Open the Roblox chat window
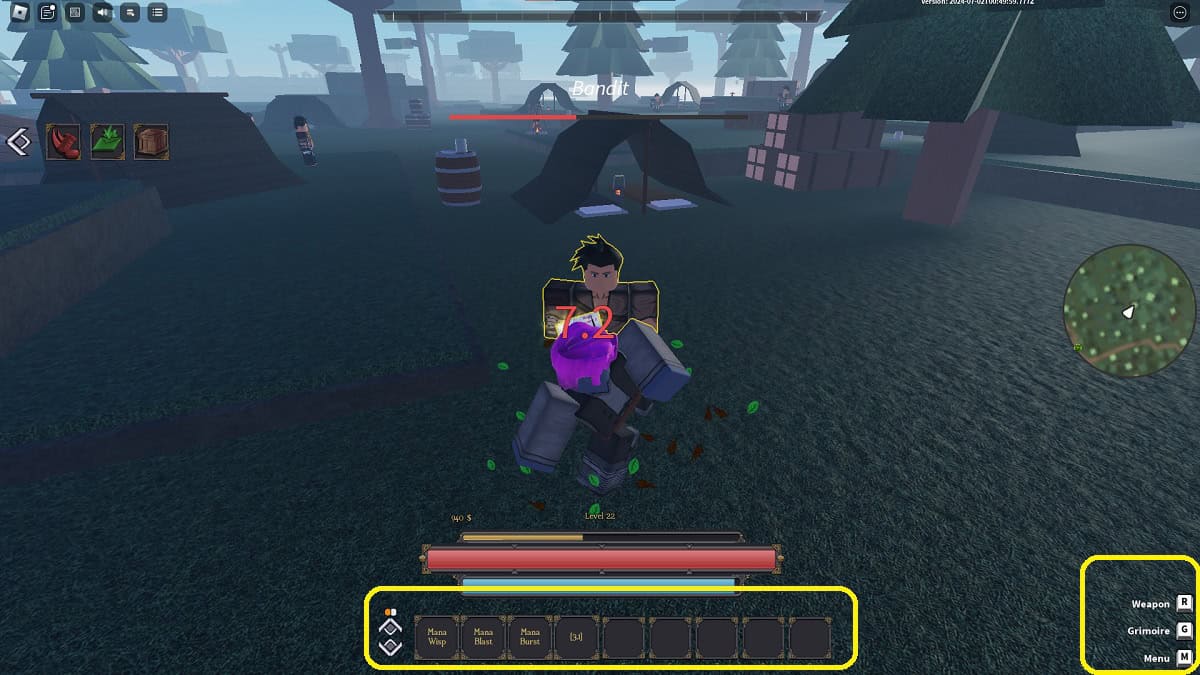The height and width of the screenshot is (675, 1200). tap(47, 13)
